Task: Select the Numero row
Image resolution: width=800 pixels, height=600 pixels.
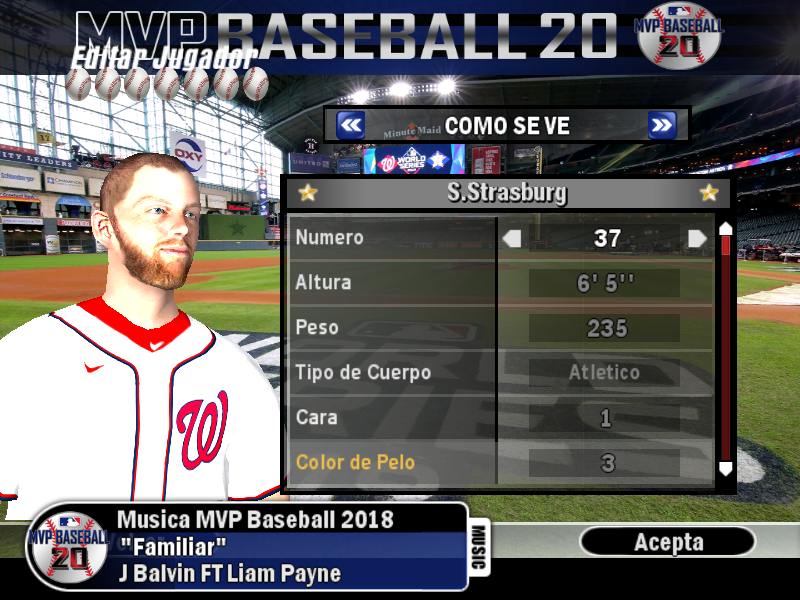Action: tap(391, 238)
